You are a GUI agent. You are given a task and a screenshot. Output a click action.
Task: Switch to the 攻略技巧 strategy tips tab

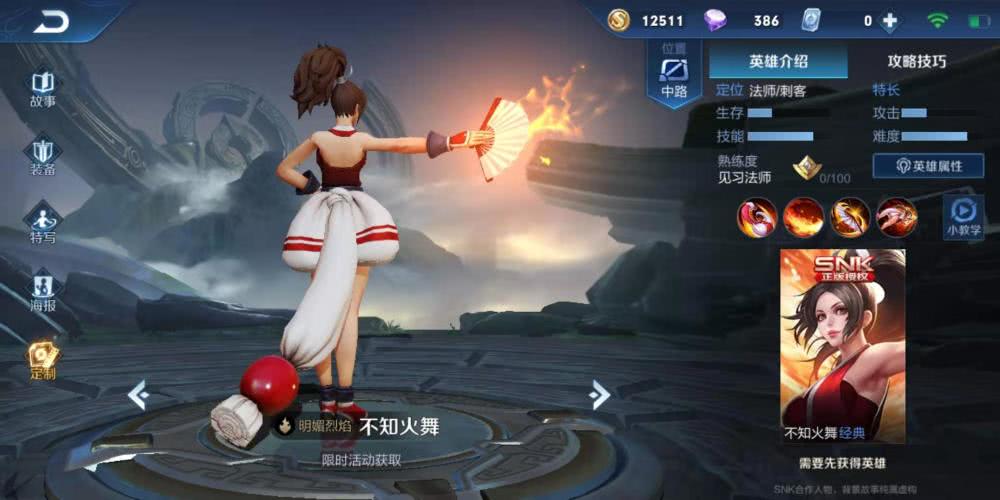(x=916, y=61)
